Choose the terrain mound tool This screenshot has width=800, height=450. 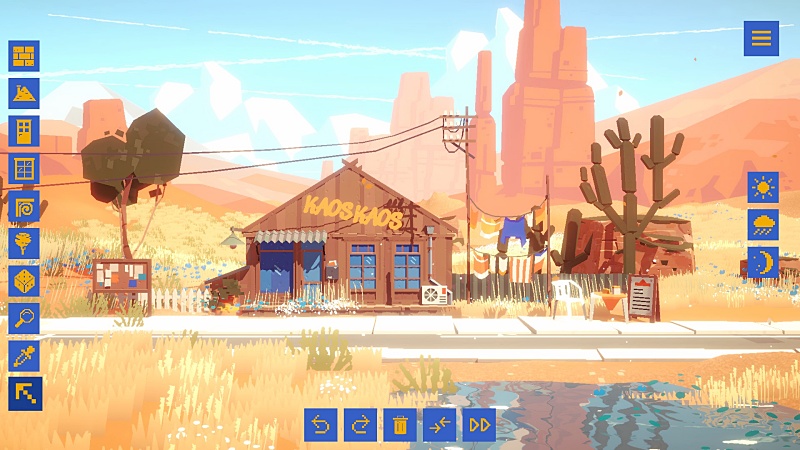(24, 94)
